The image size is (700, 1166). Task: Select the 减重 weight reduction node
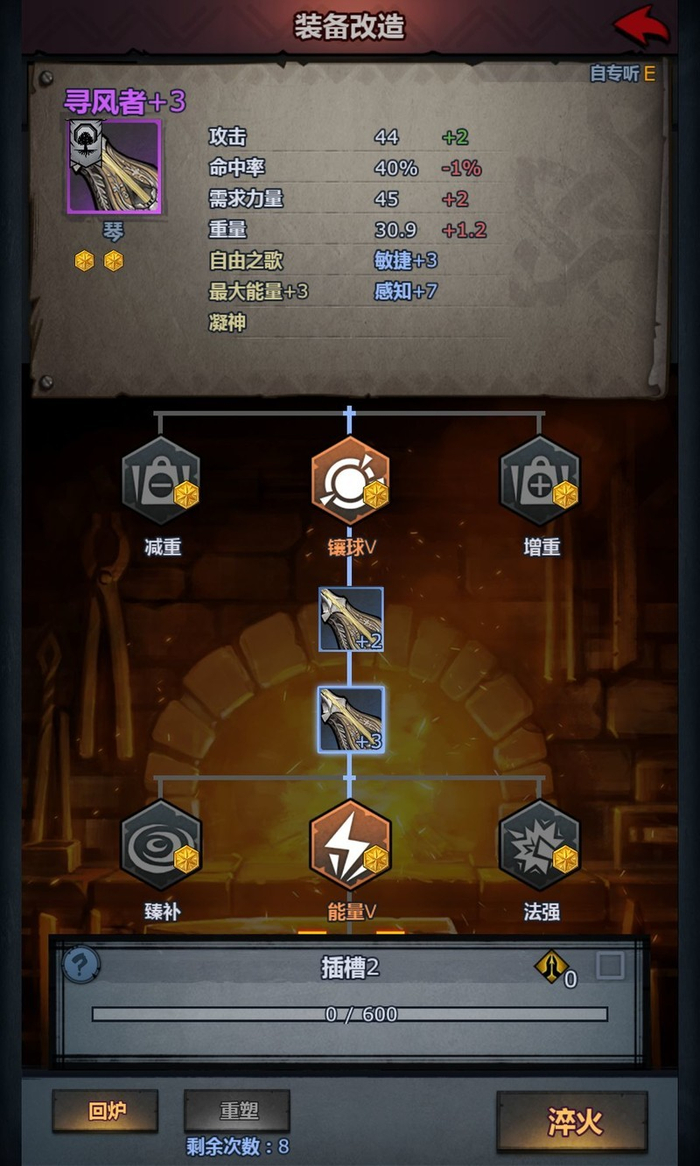coord(160,481)
